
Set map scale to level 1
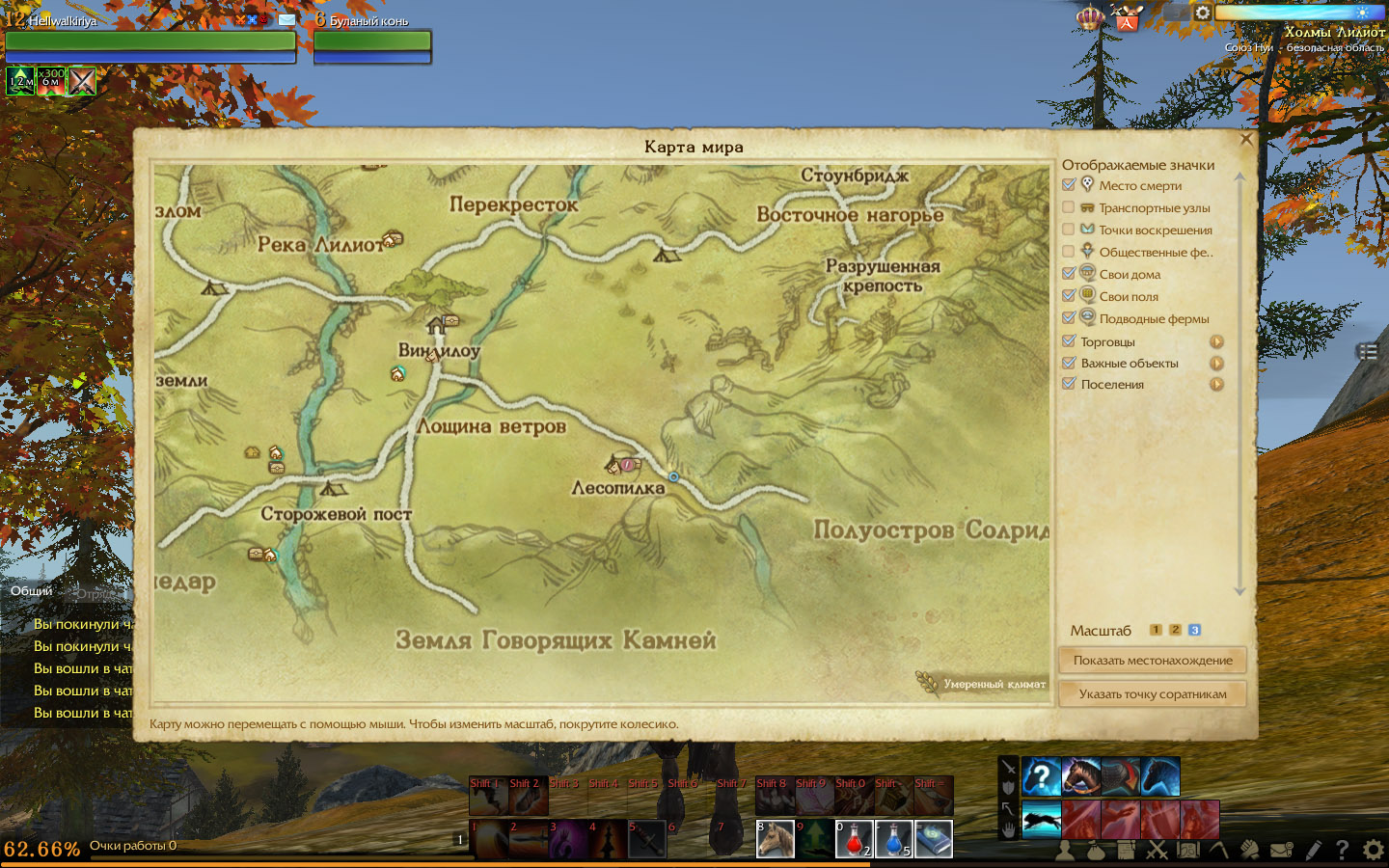[1156, 630]
